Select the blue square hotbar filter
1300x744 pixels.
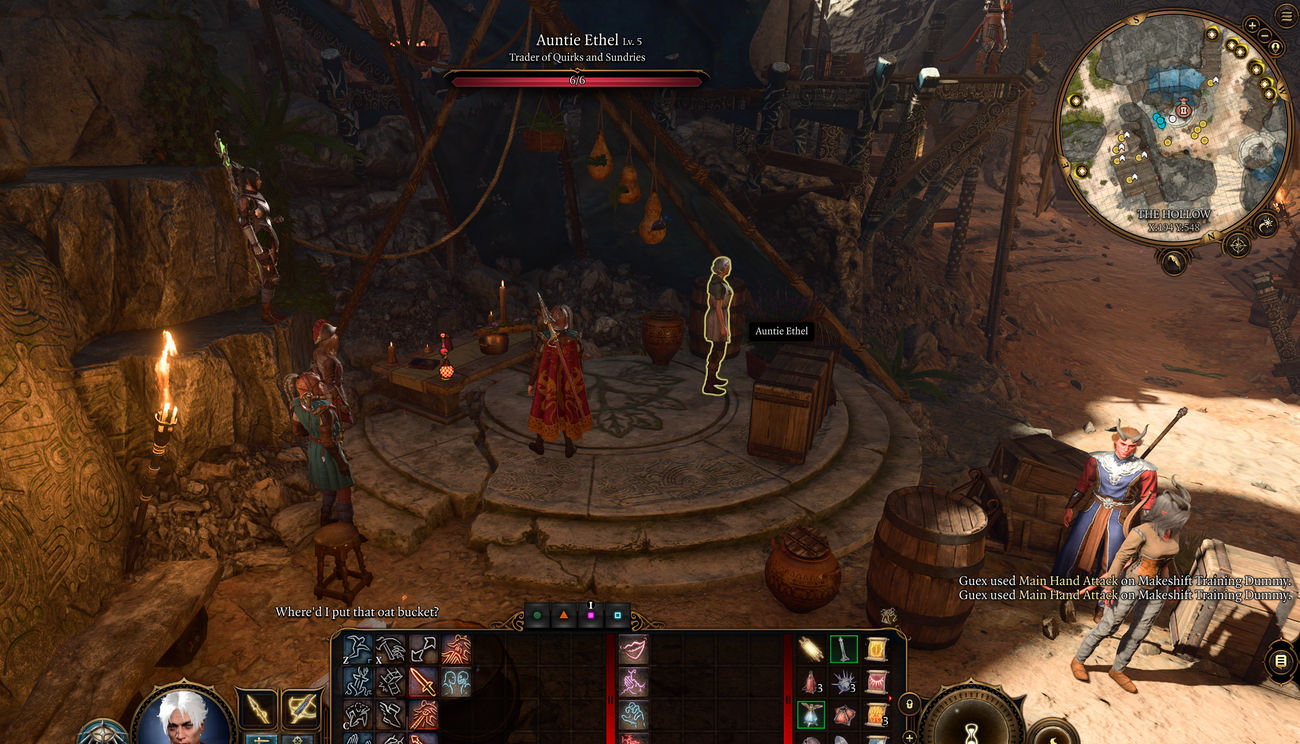tap(618, 616)
